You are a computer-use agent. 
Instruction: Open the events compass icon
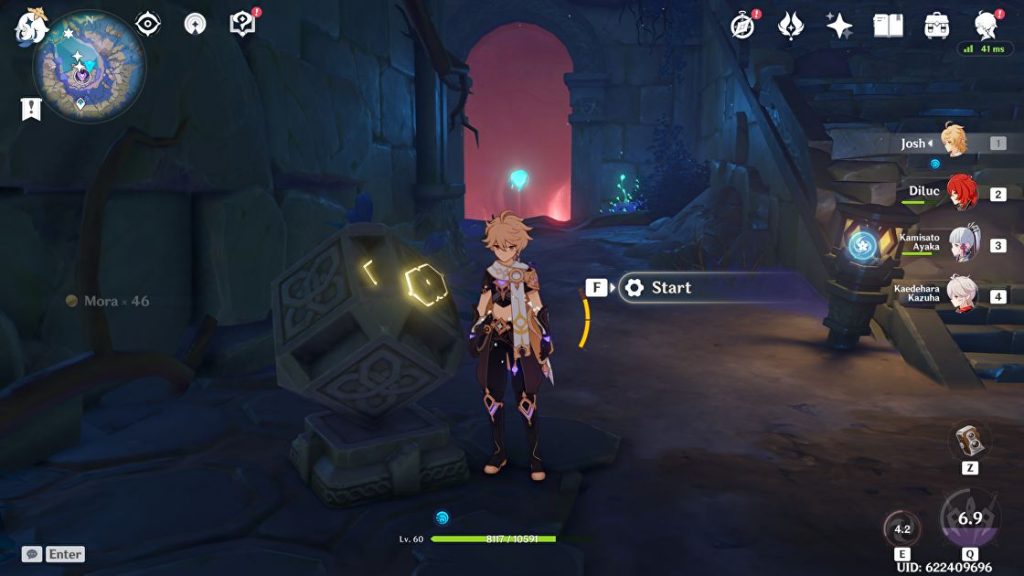[x=742, y=25]
